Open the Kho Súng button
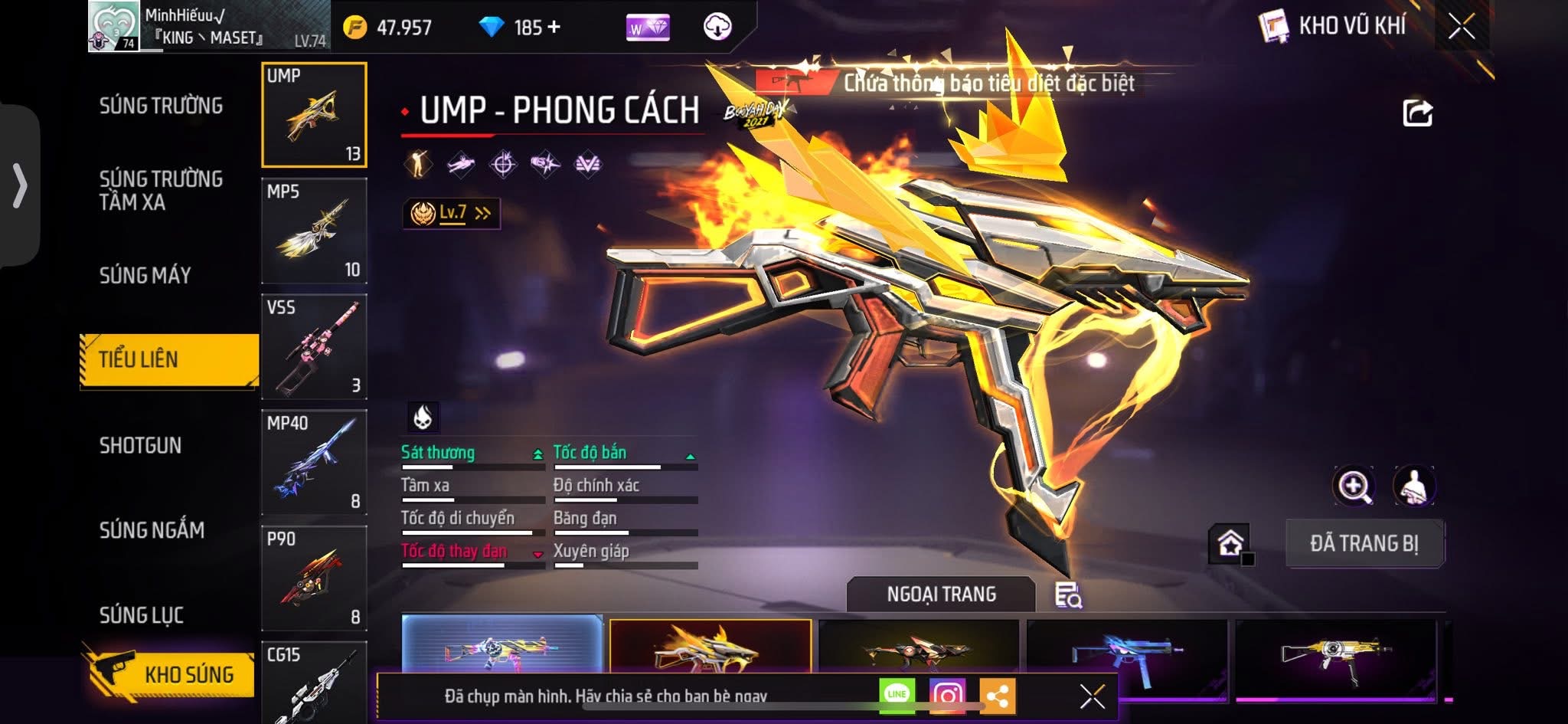Viewport: 1568px width, 724px height. tap(170, 673)
